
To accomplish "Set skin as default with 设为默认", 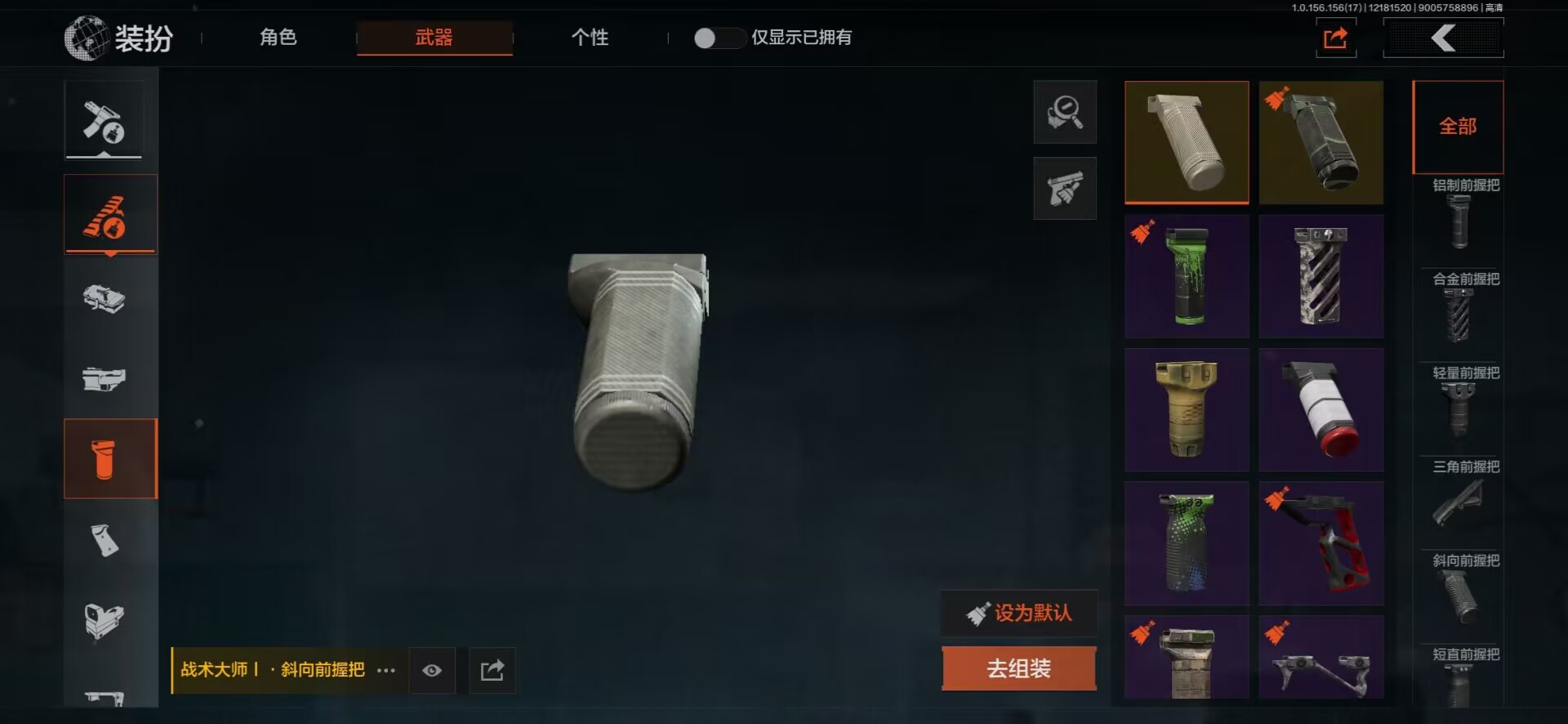I will point(1018,613).
